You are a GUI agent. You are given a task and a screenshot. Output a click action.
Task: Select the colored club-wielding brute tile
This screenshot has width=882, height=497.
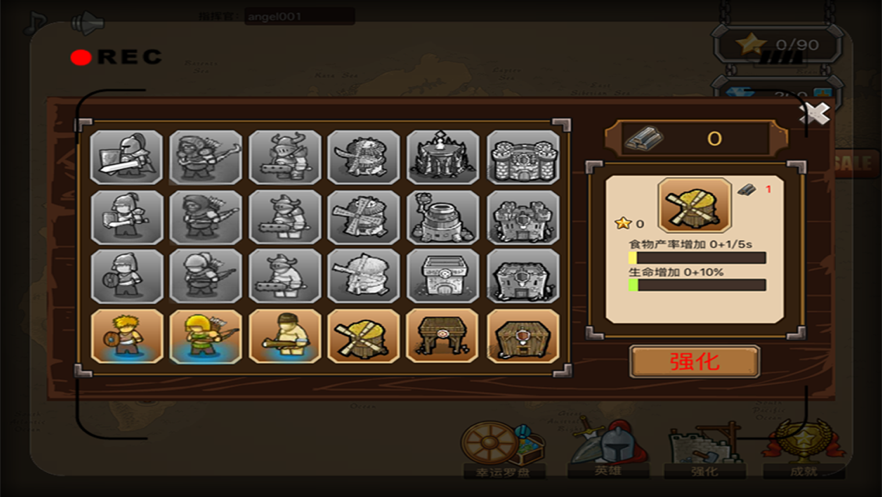[x=285, y=336]
